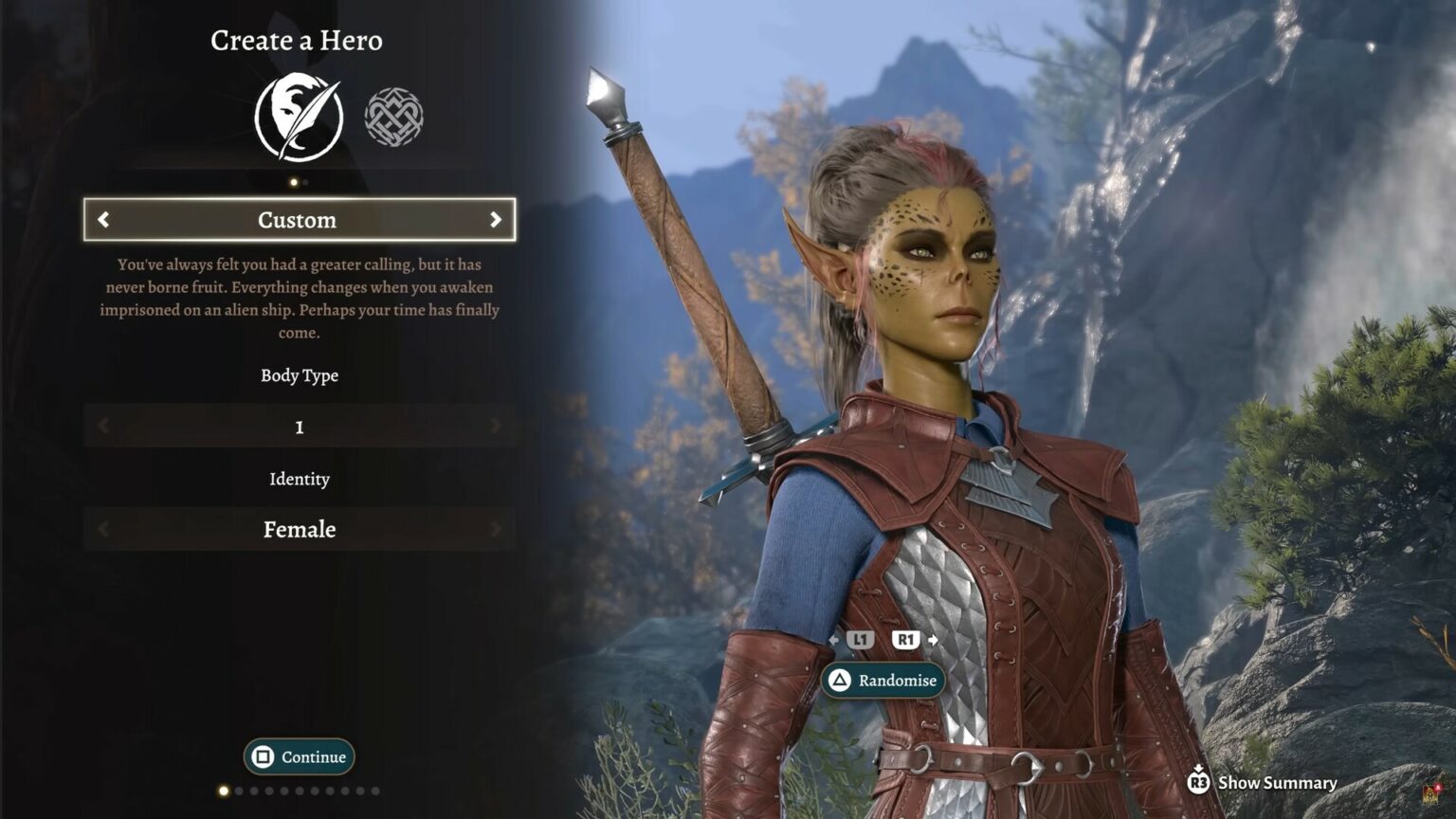Go to the next Body Type option
Screen dimensions: 1456x819
(495, 427)
